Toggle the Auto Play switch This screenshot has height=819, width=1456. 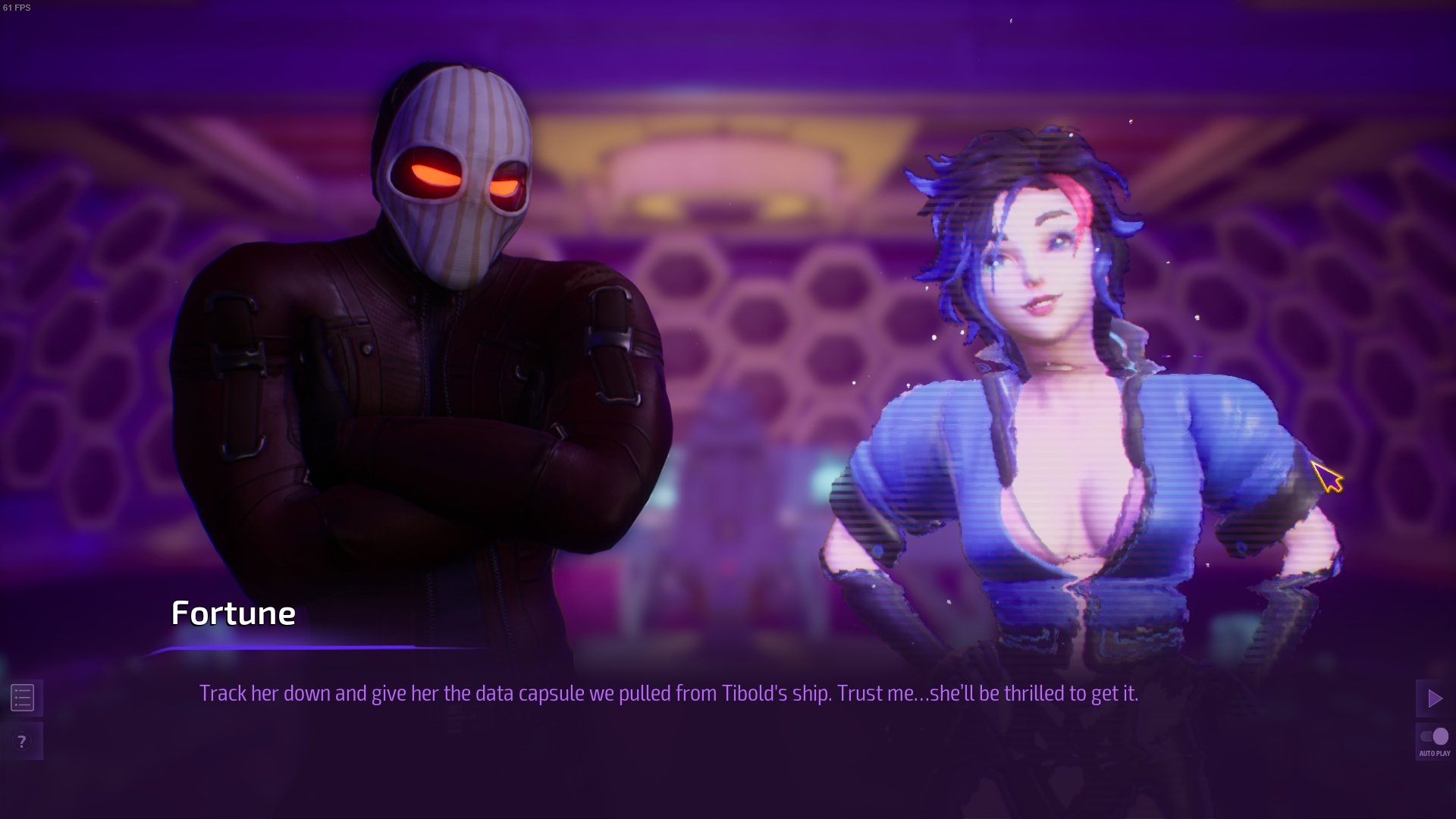click(x=1434, y=737)
